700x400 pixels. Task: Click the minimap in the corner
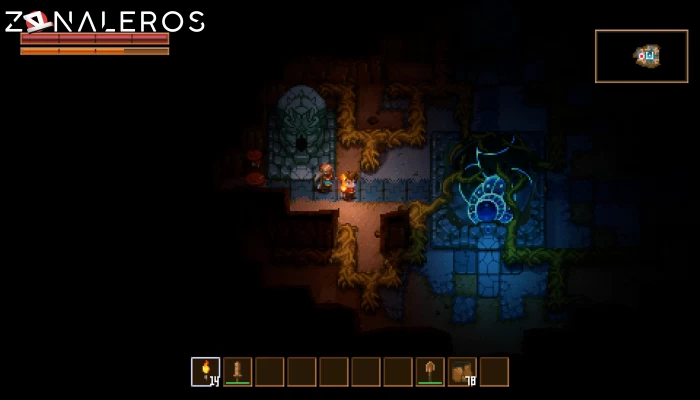(641, 56)
